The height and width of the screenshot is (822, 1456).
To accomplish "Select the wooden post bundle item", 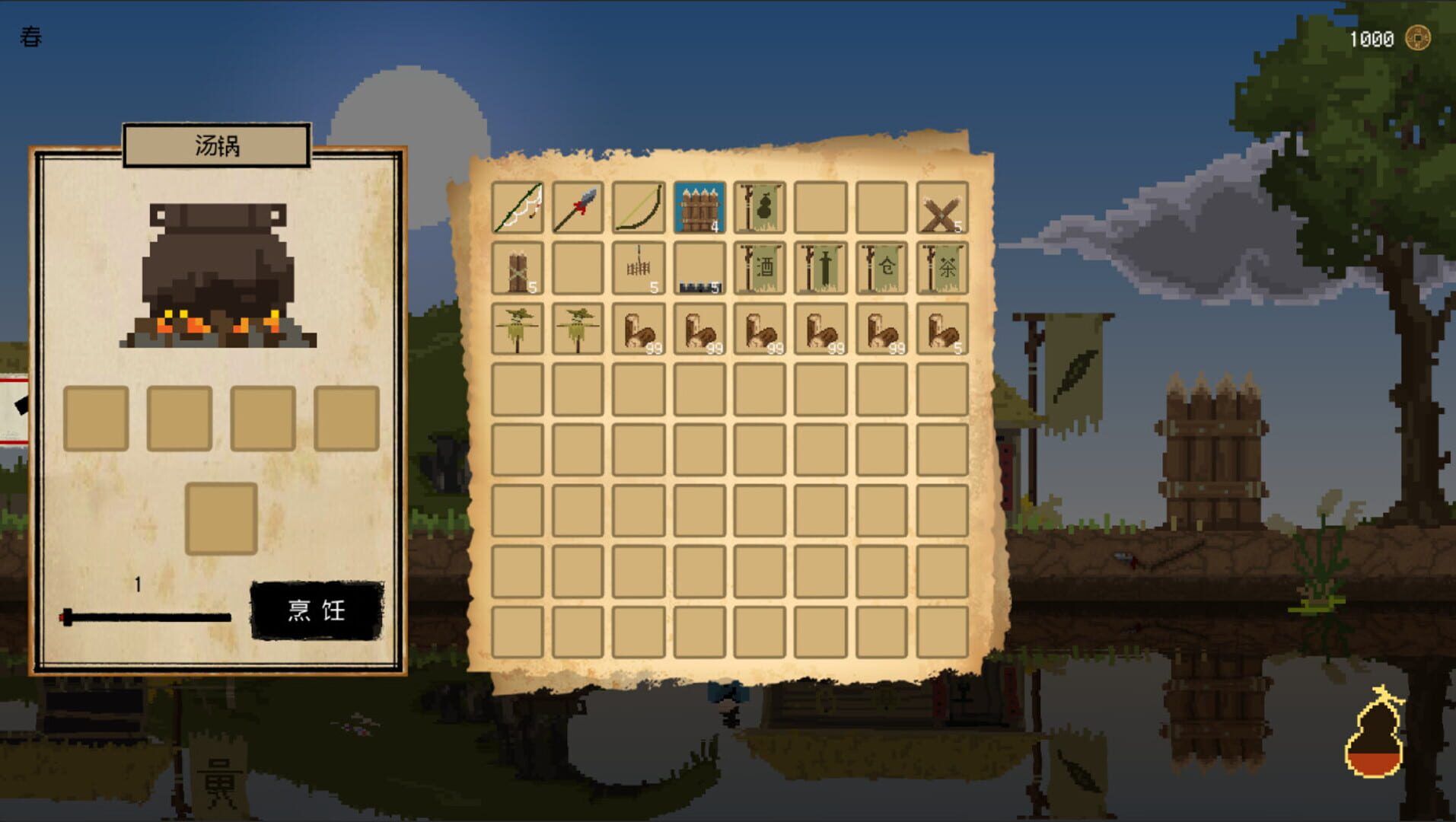I will click(x=519, y=268).
